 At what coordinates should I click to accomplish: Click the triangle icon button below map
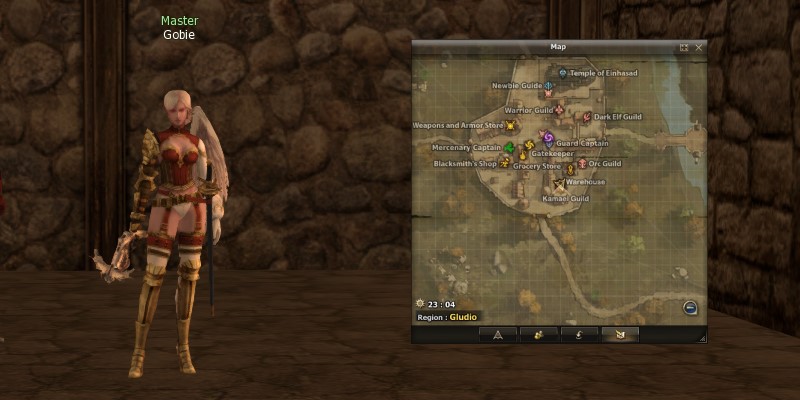(496, 334)
